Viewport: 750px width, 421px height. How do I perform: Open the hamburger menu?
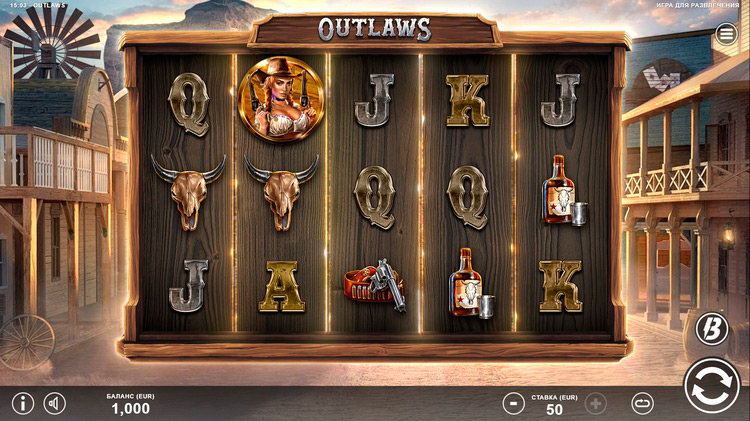[x=726, y=34]
